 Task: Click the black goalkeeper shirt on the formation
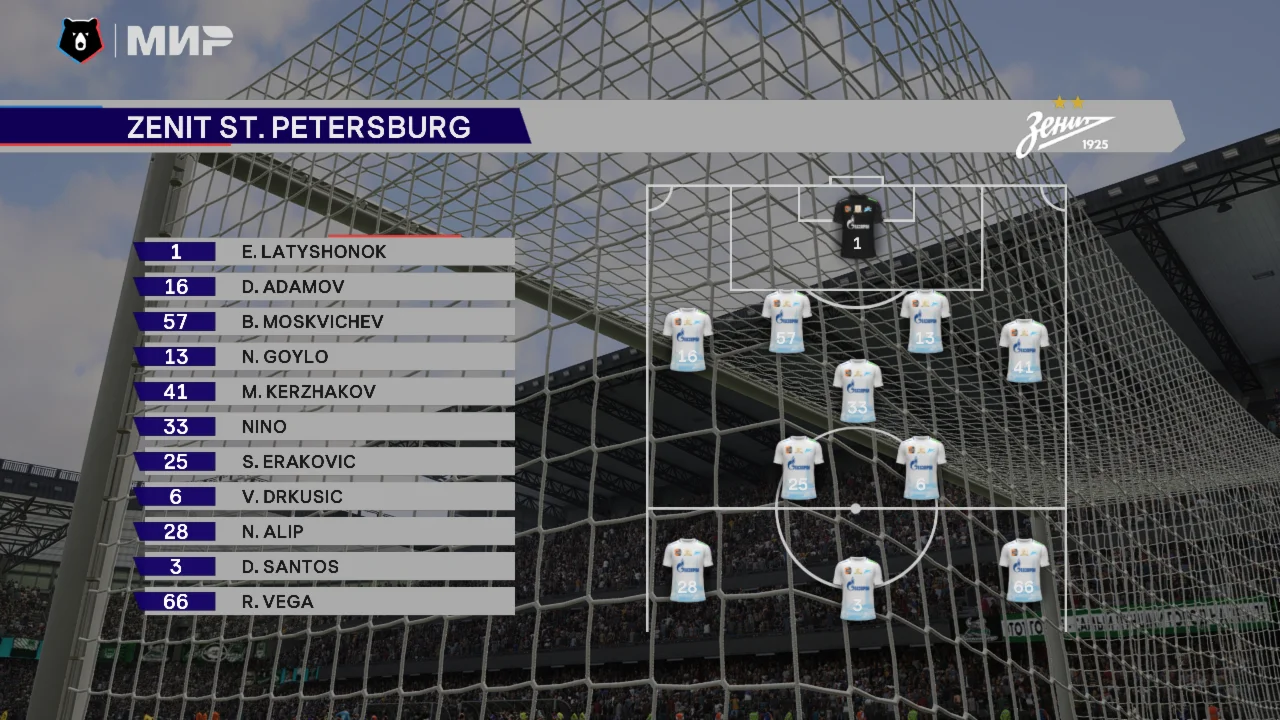pos(858,226)
